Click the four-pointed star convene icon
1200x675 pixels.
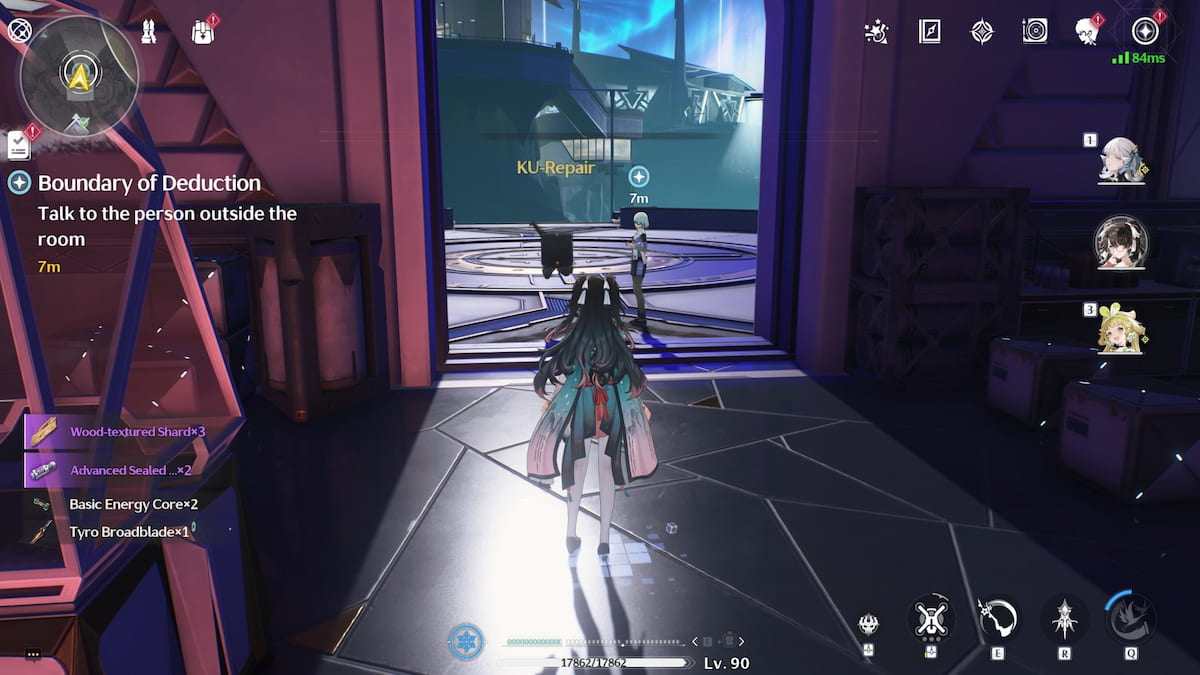click(983, 31)
